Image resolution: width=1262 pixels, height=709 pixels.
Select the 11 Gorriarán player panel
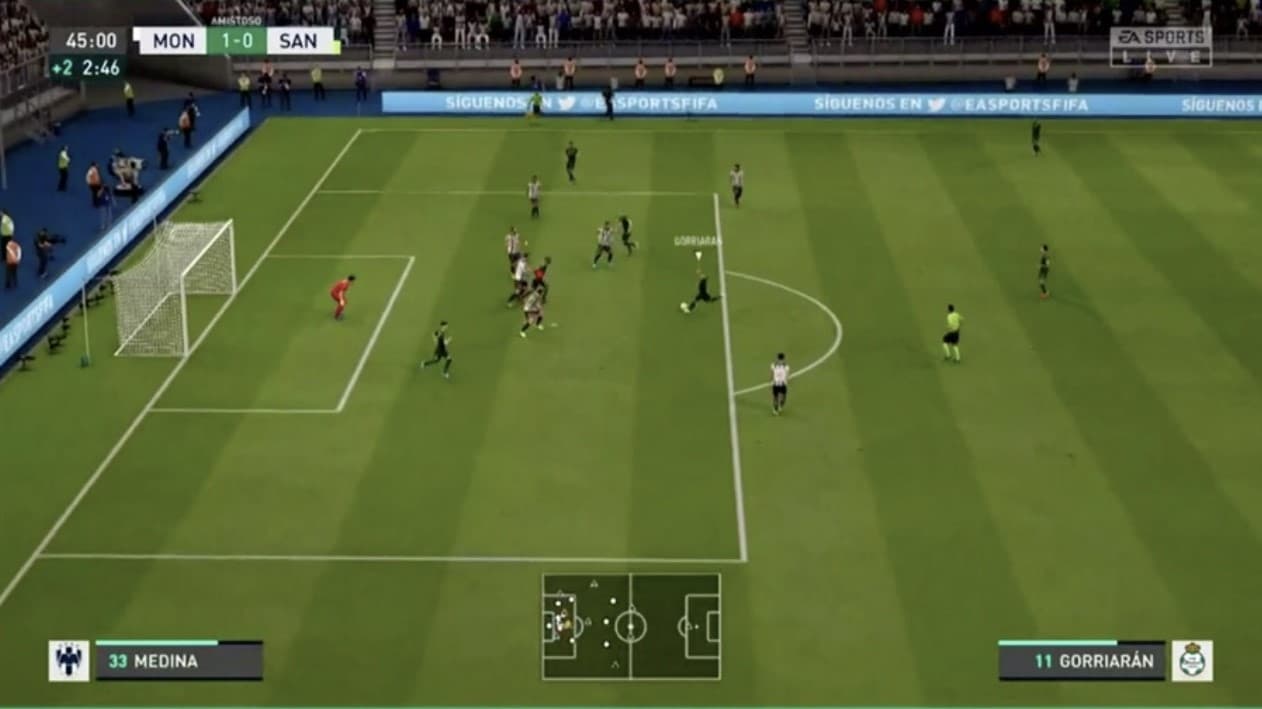(x=1081, y=660)
